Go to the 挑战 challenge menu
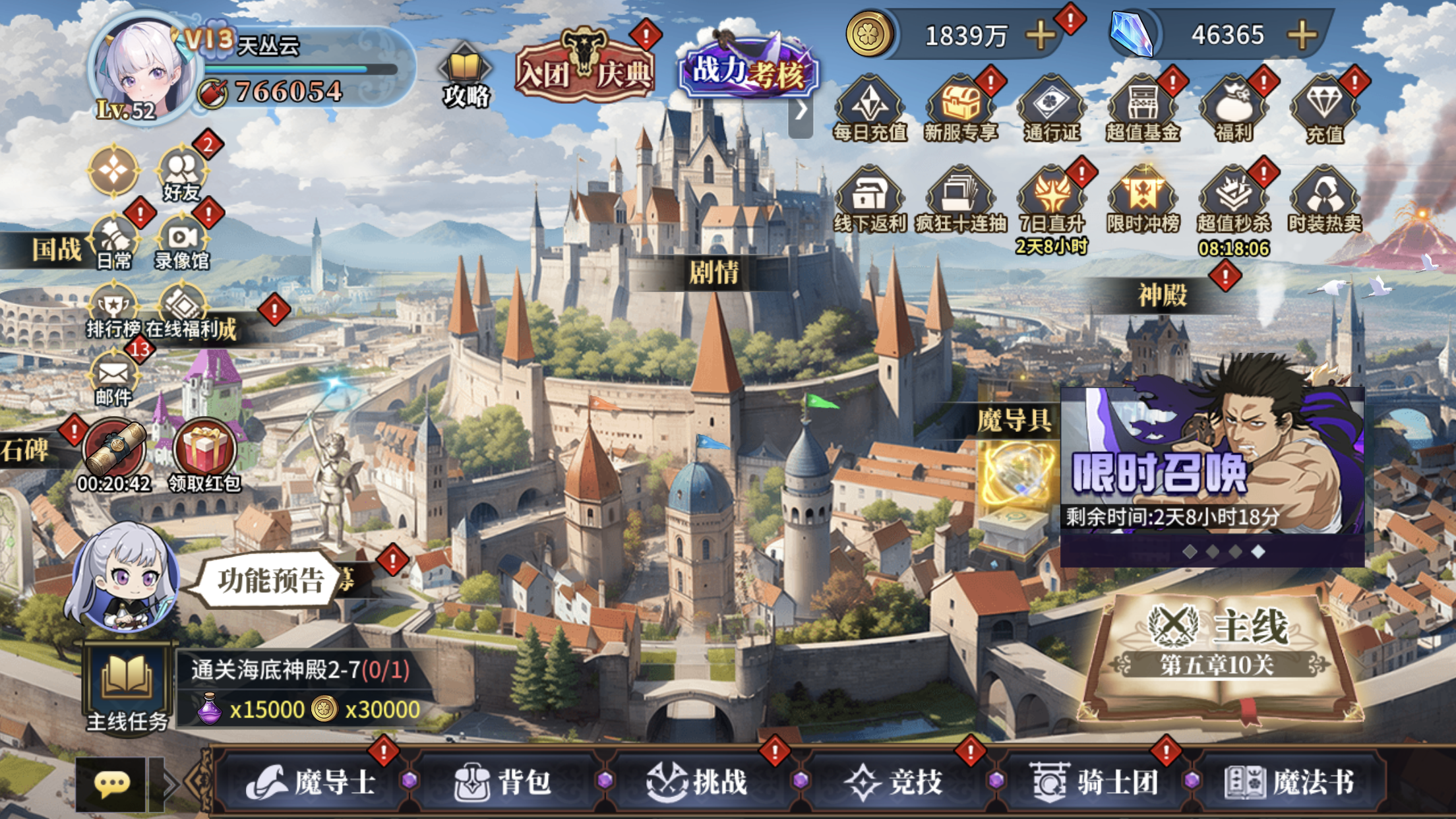This screenshot has height=819, width=1456. pyautogui.click(x=697, y=782)
